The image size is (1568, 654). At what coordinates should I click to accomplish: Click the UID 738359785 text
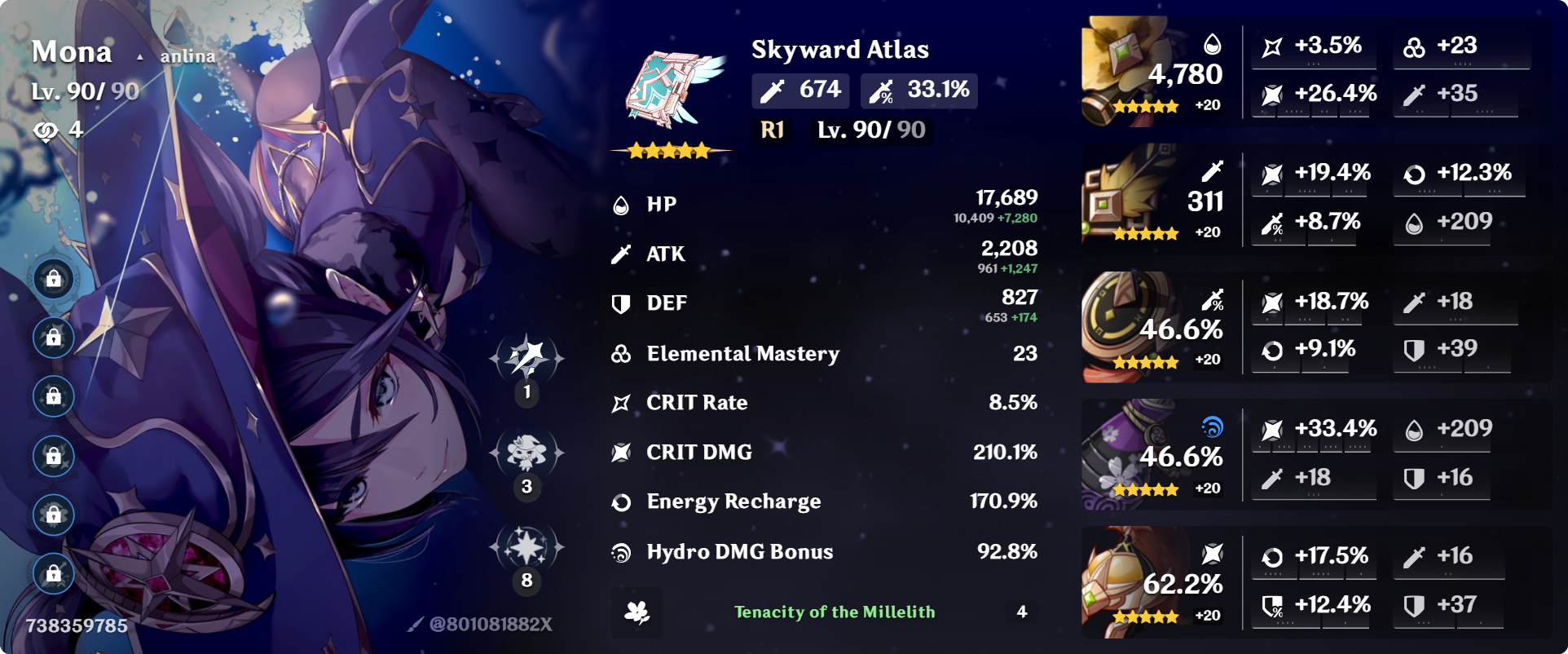(78, 628)
